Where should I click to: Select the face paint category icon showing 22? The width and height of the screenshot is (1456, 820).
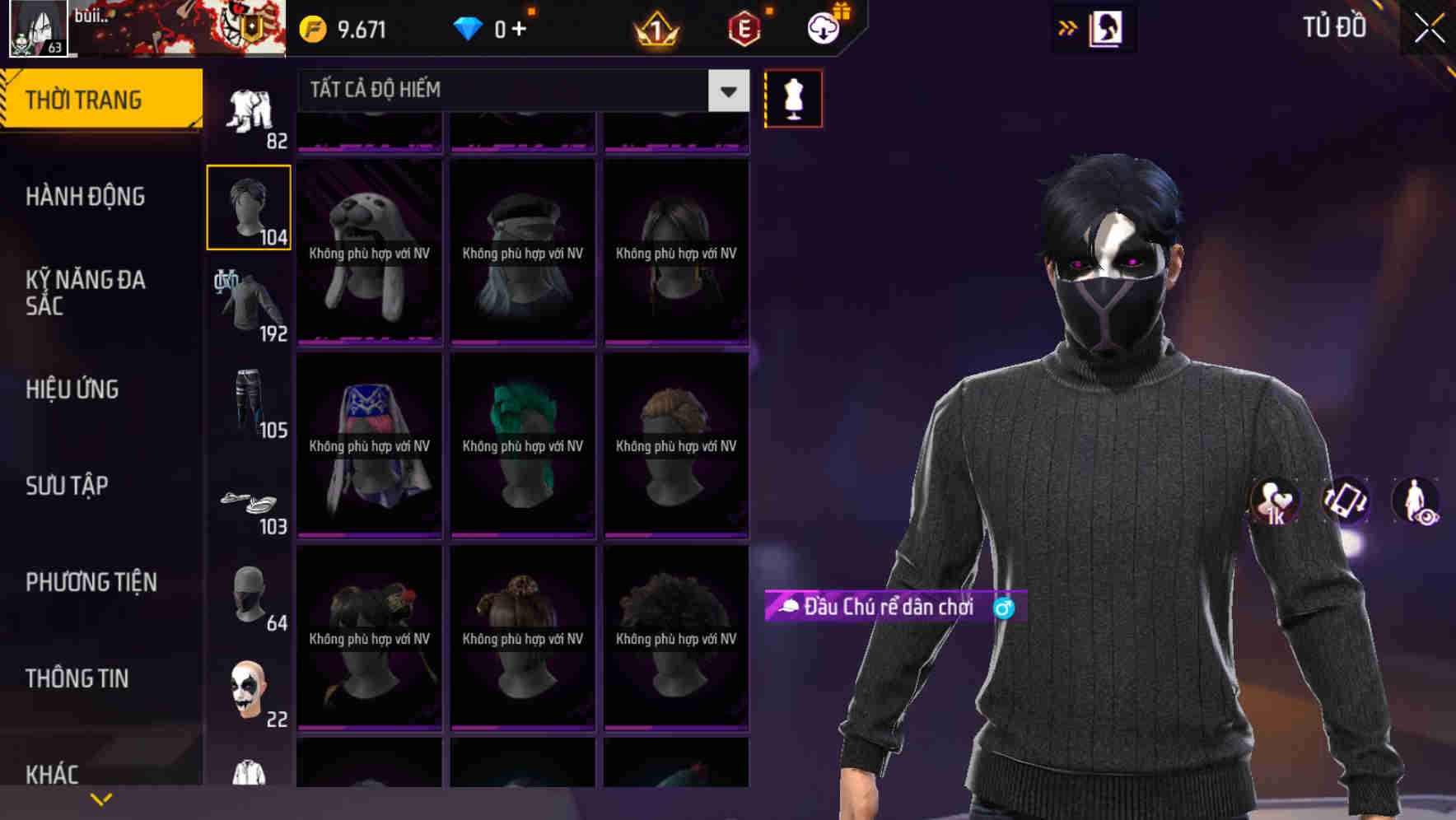(248, 692)
